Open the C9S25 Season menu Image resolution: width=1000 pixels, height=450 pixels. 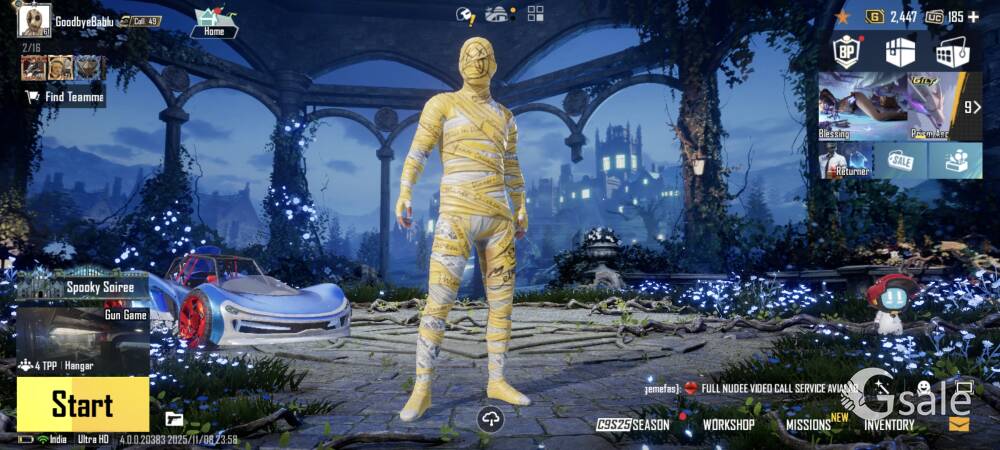634,424
